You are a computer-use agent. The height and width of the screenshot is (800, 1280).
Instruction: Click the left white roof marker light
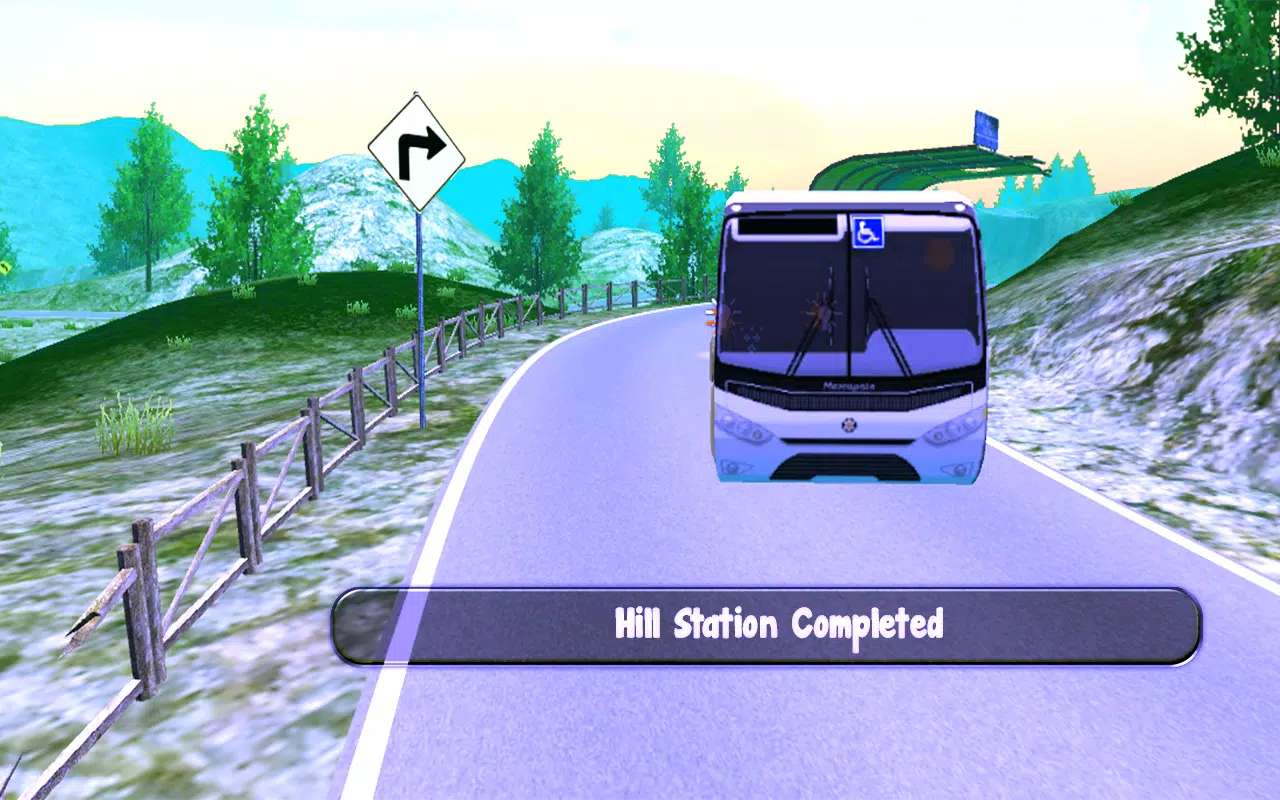pos(736,206)
